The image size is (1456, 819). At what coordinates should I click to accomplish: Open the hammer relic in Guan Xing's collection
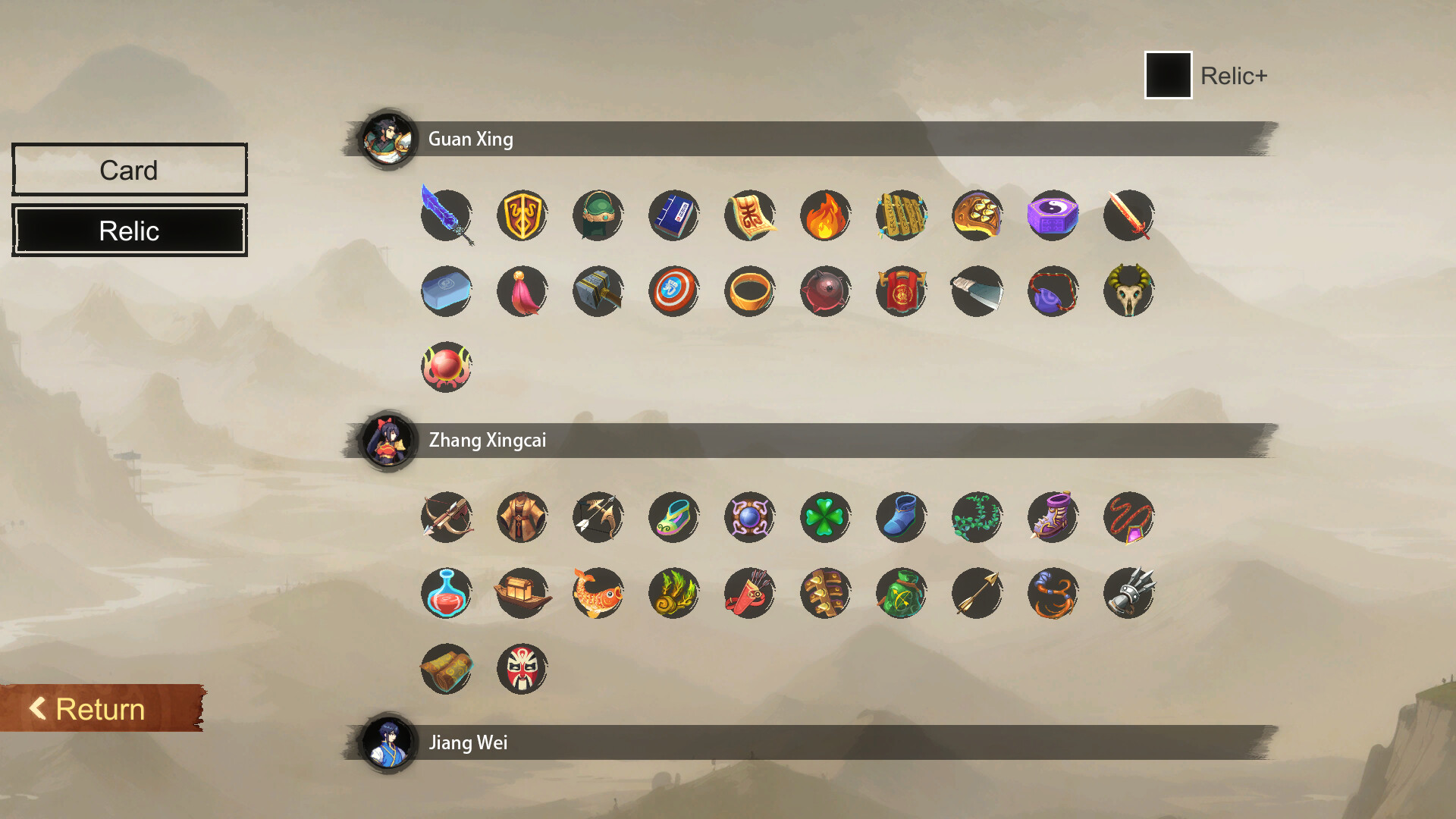tap(598, 291)
